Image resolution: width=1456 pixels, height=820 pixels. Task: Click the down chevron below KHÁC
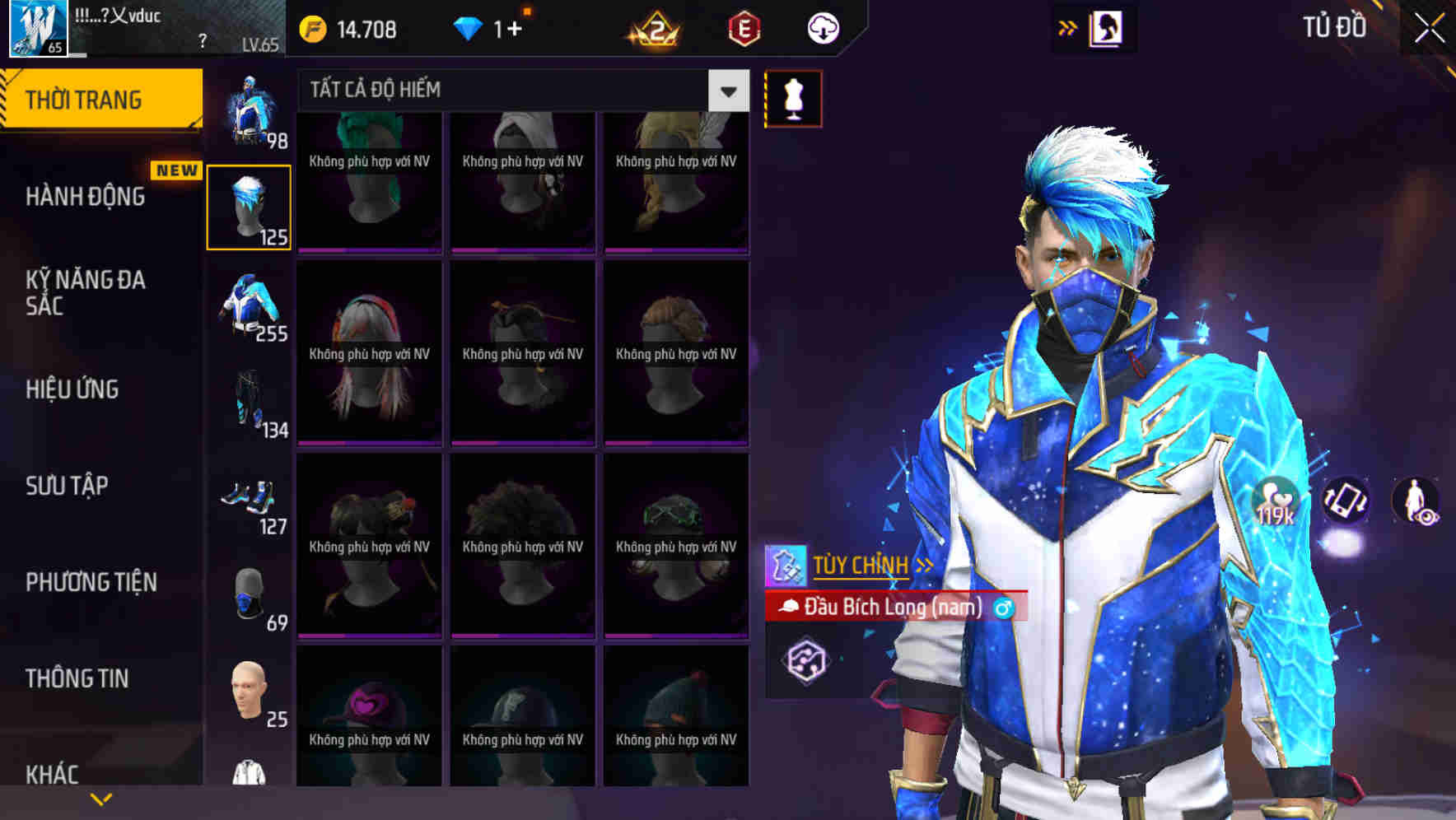pos(100,798)
